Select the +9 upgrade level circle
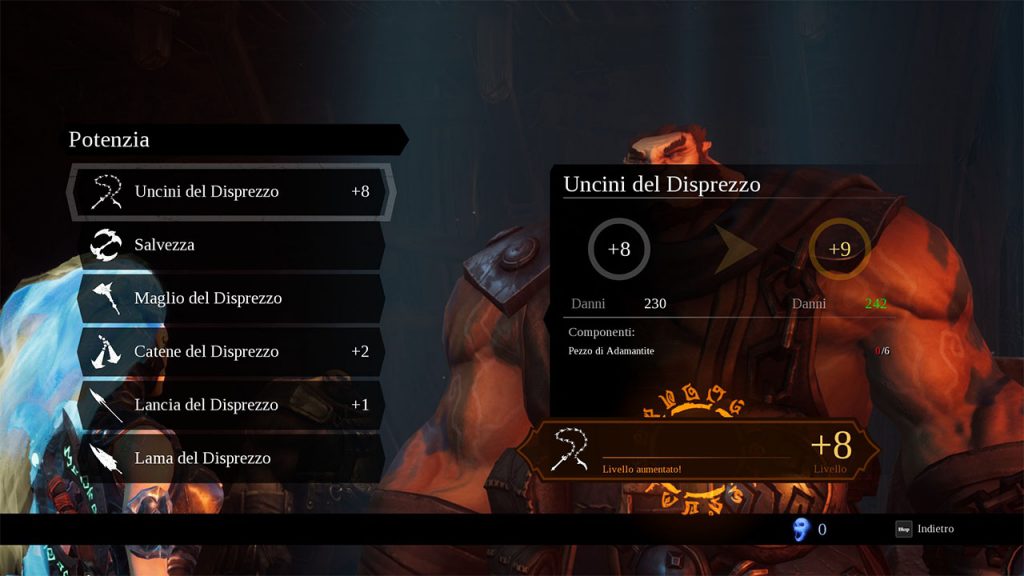The image size is (1024, 576). pyautogui.click(x=839, y=249)
